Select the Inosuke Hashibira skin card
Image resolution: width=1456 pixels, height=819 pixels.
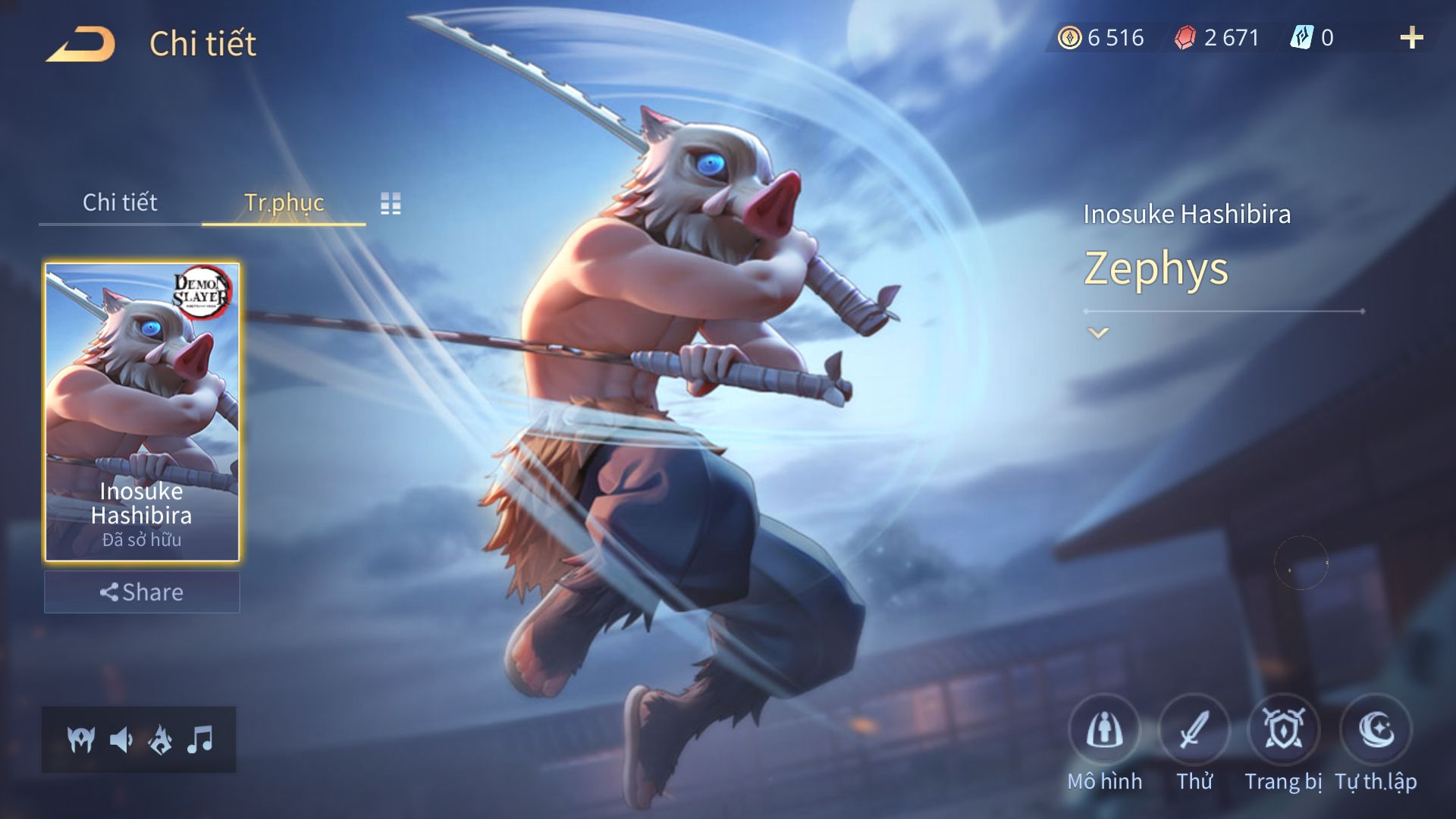[142, 412]
